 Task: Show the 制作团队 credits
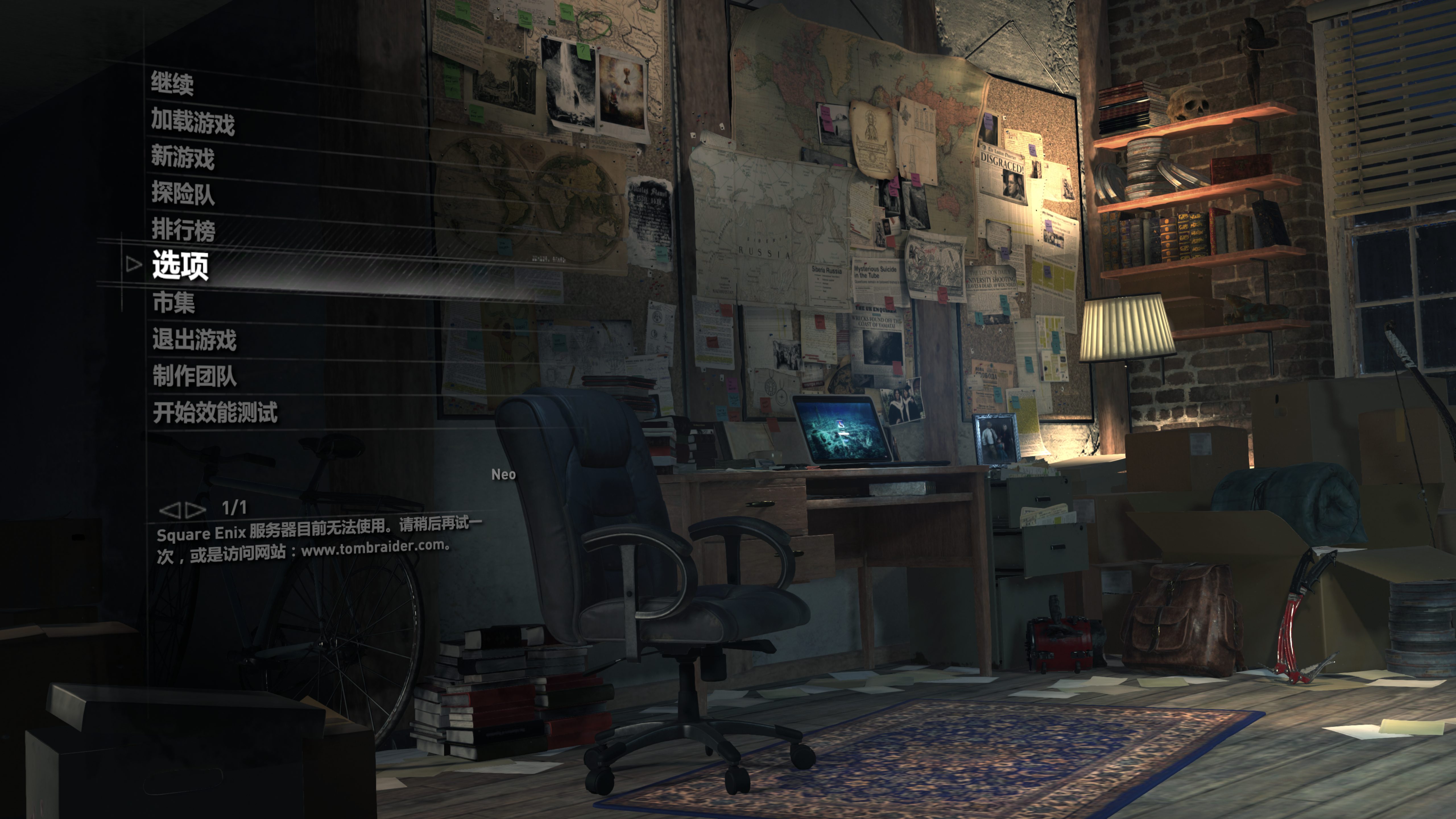[194, 376]
